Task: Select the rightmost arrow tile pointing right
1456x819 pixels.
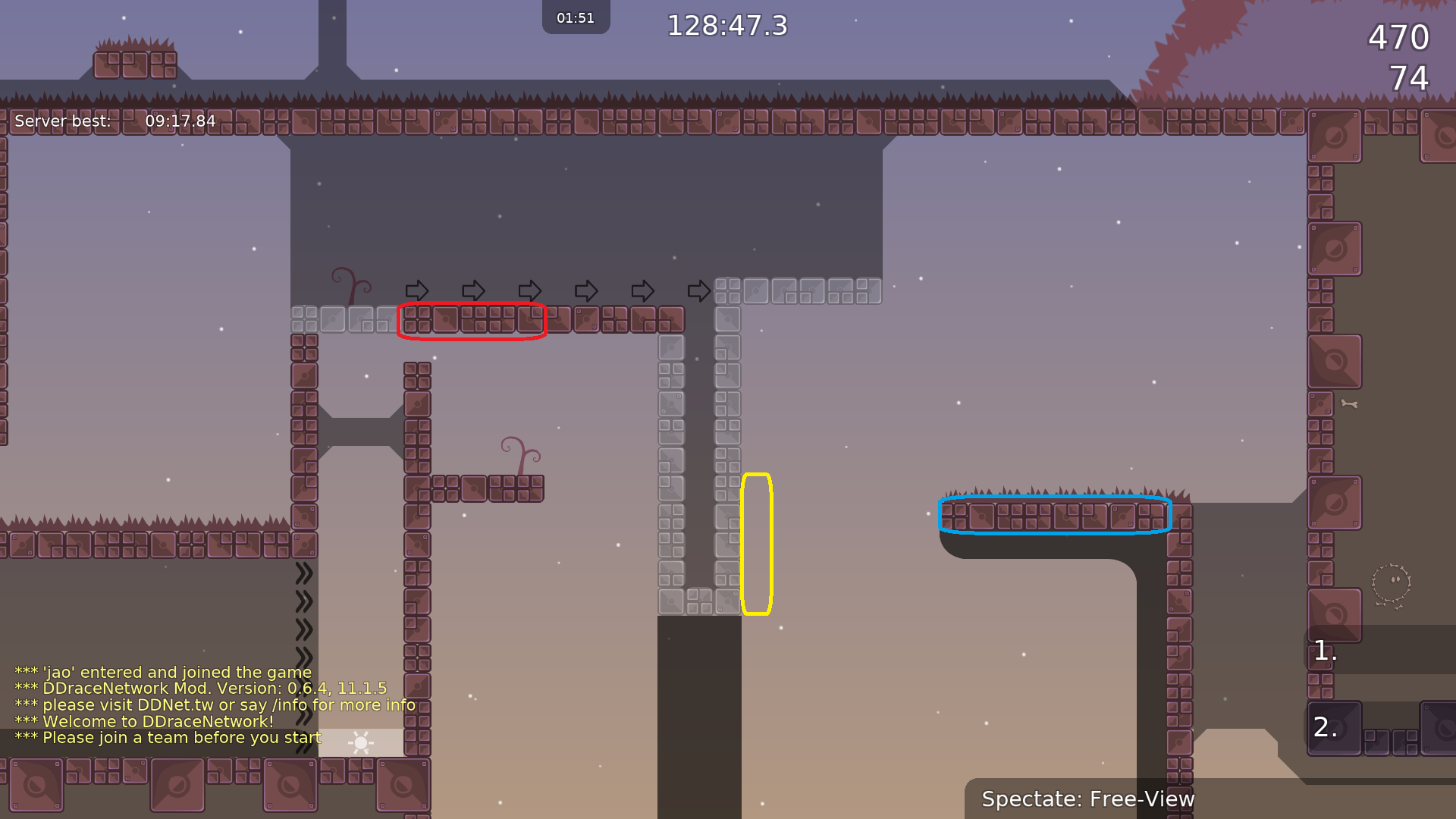Action: pyautogui.click(x=698, y=291)
